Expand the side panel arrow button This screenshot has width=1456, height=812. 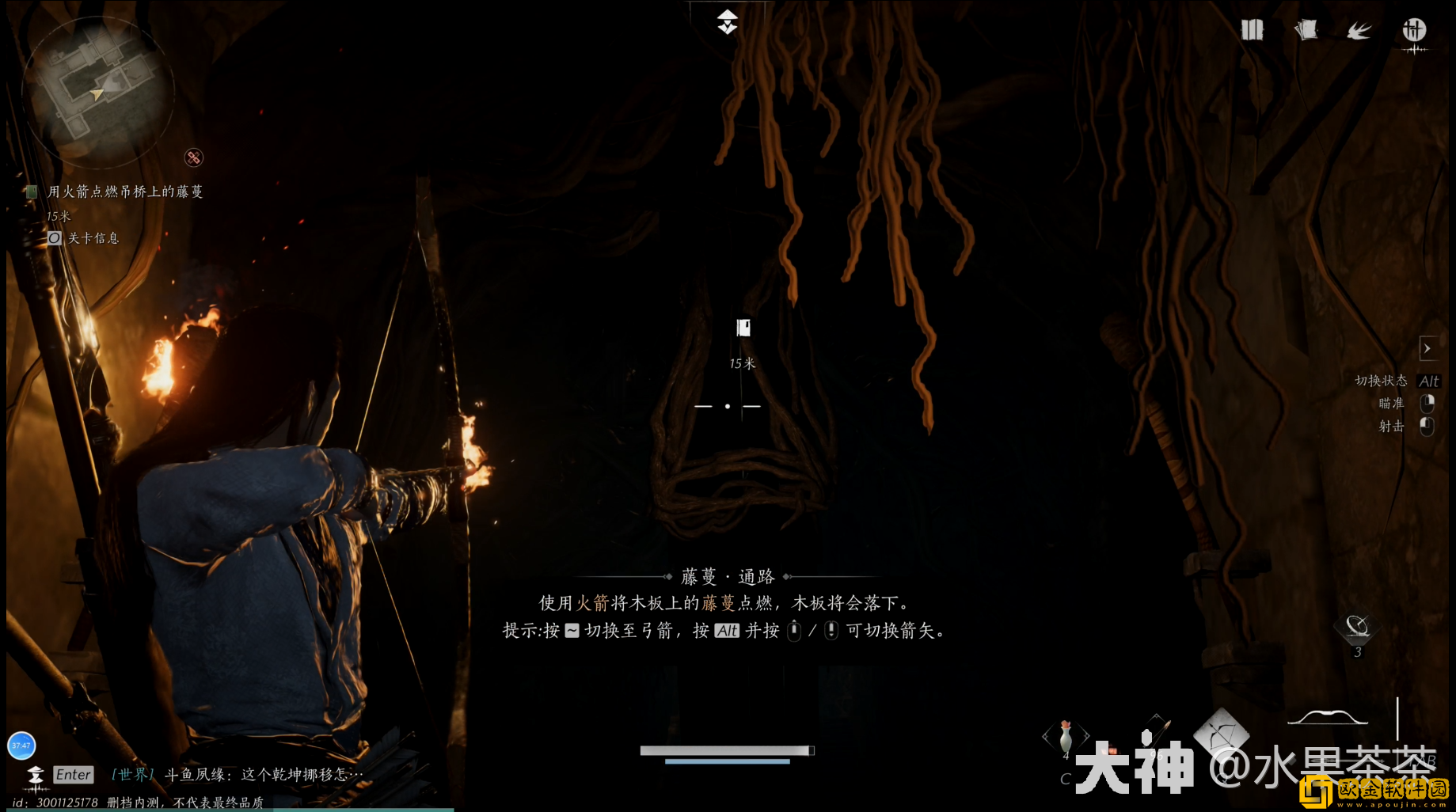pyautogui.click(x=1427, y=348)
